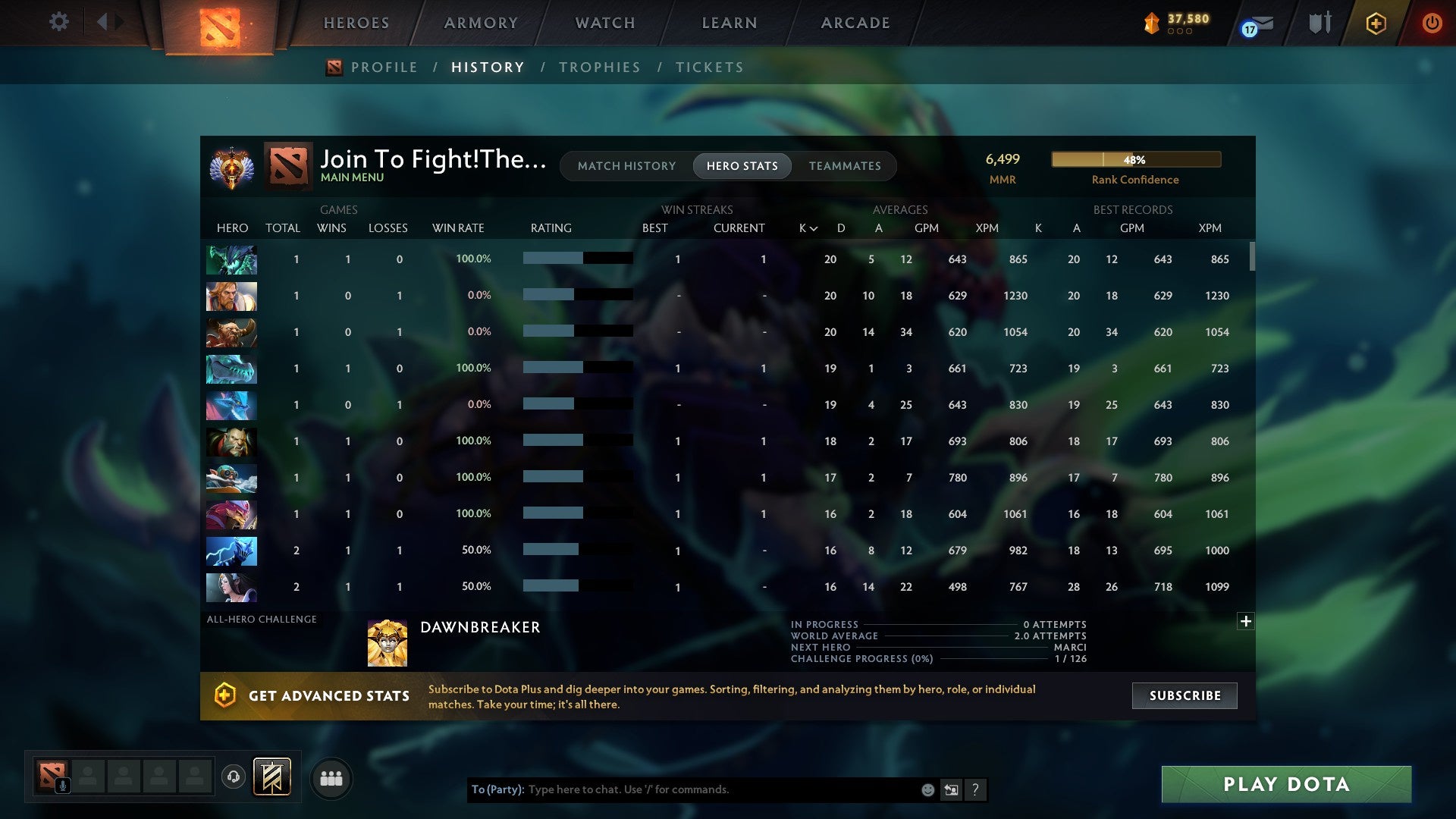This screenshot has height=819, width=1456.
Task: Click the back navigation arrow near the Dota logo
Action: tap(104, 22)
